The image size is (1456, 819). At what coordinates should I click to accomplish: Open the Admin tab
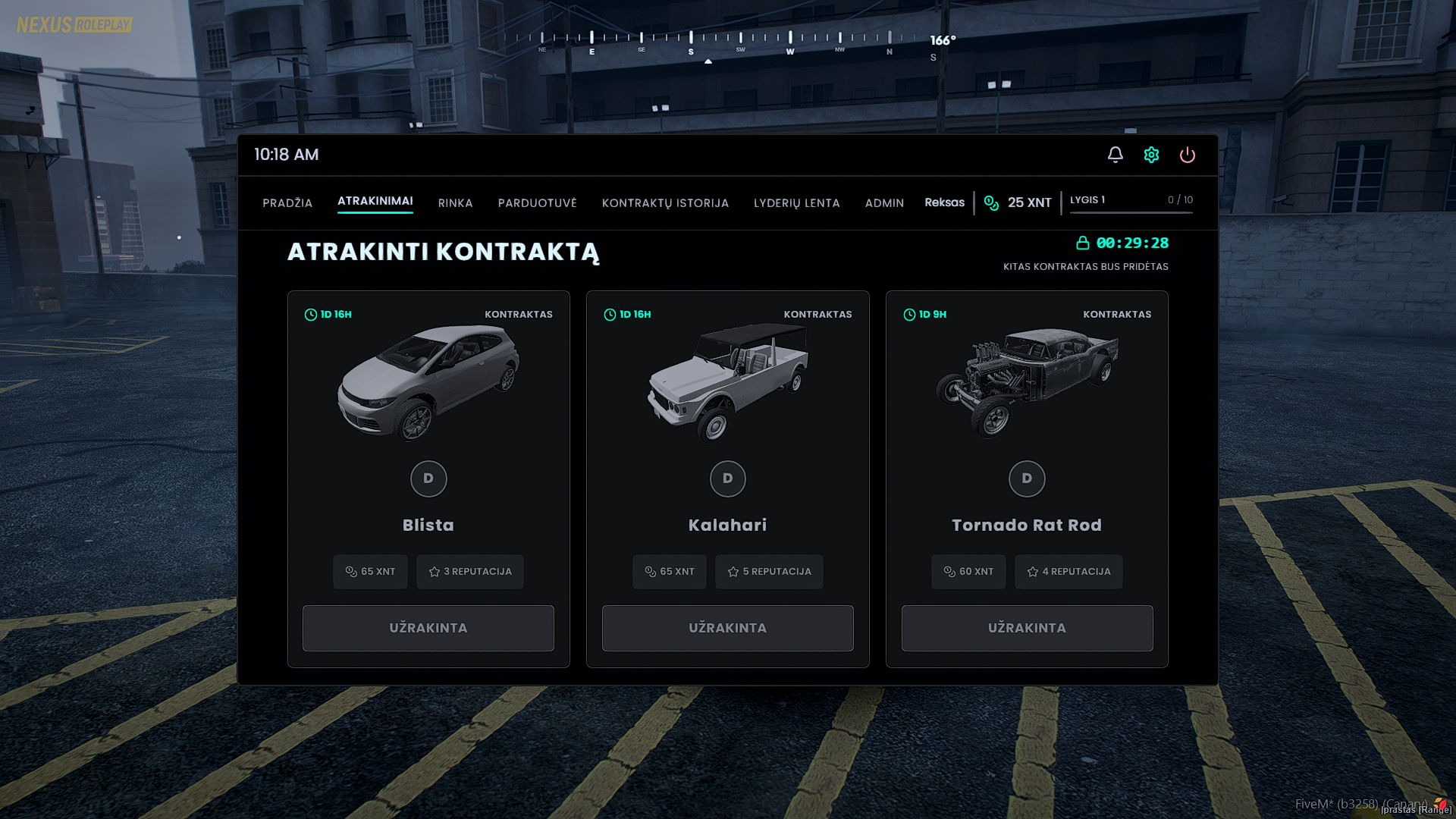tap(884, 203)
